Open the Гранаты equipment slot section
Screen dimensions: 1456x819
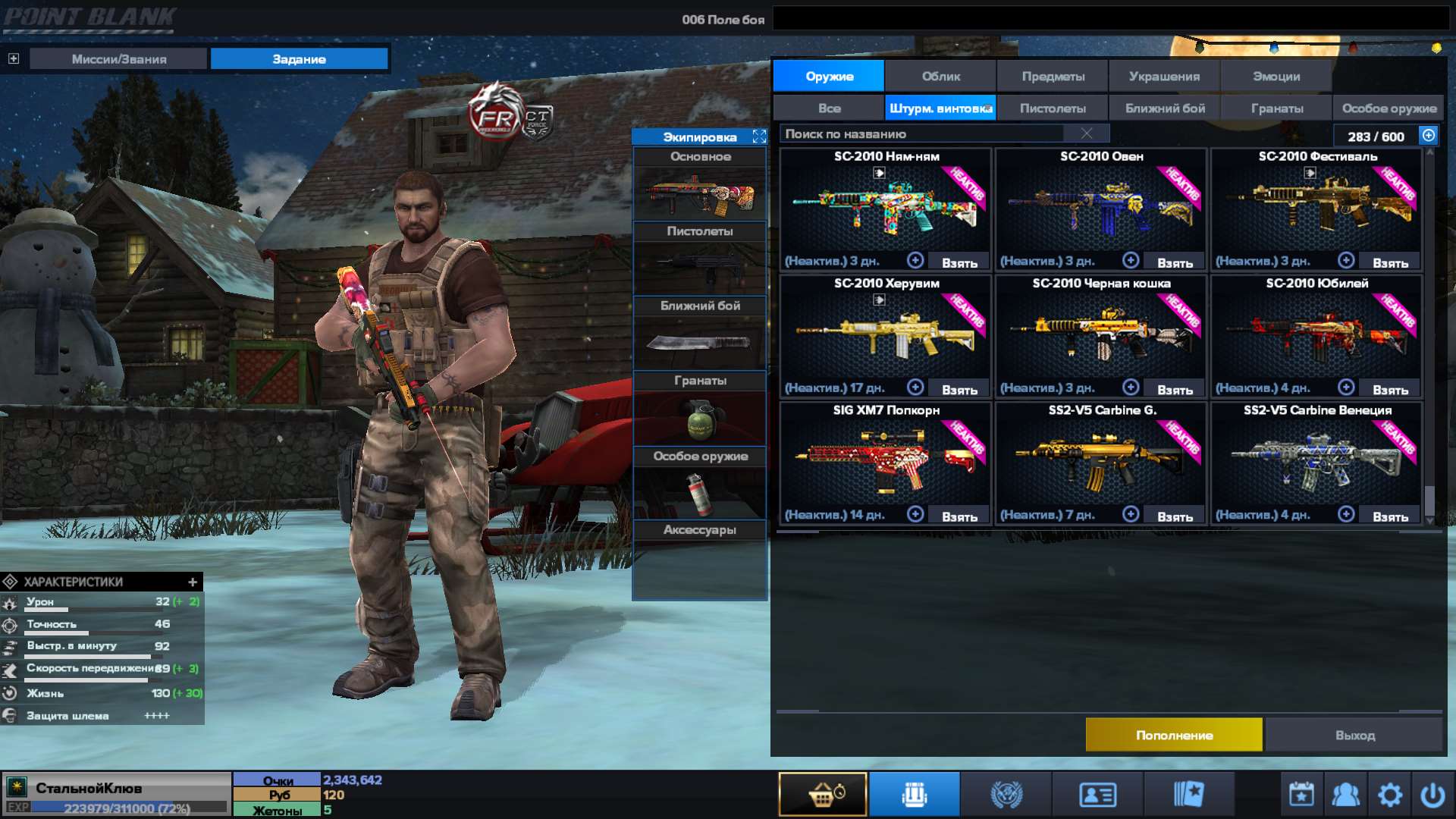698,380
